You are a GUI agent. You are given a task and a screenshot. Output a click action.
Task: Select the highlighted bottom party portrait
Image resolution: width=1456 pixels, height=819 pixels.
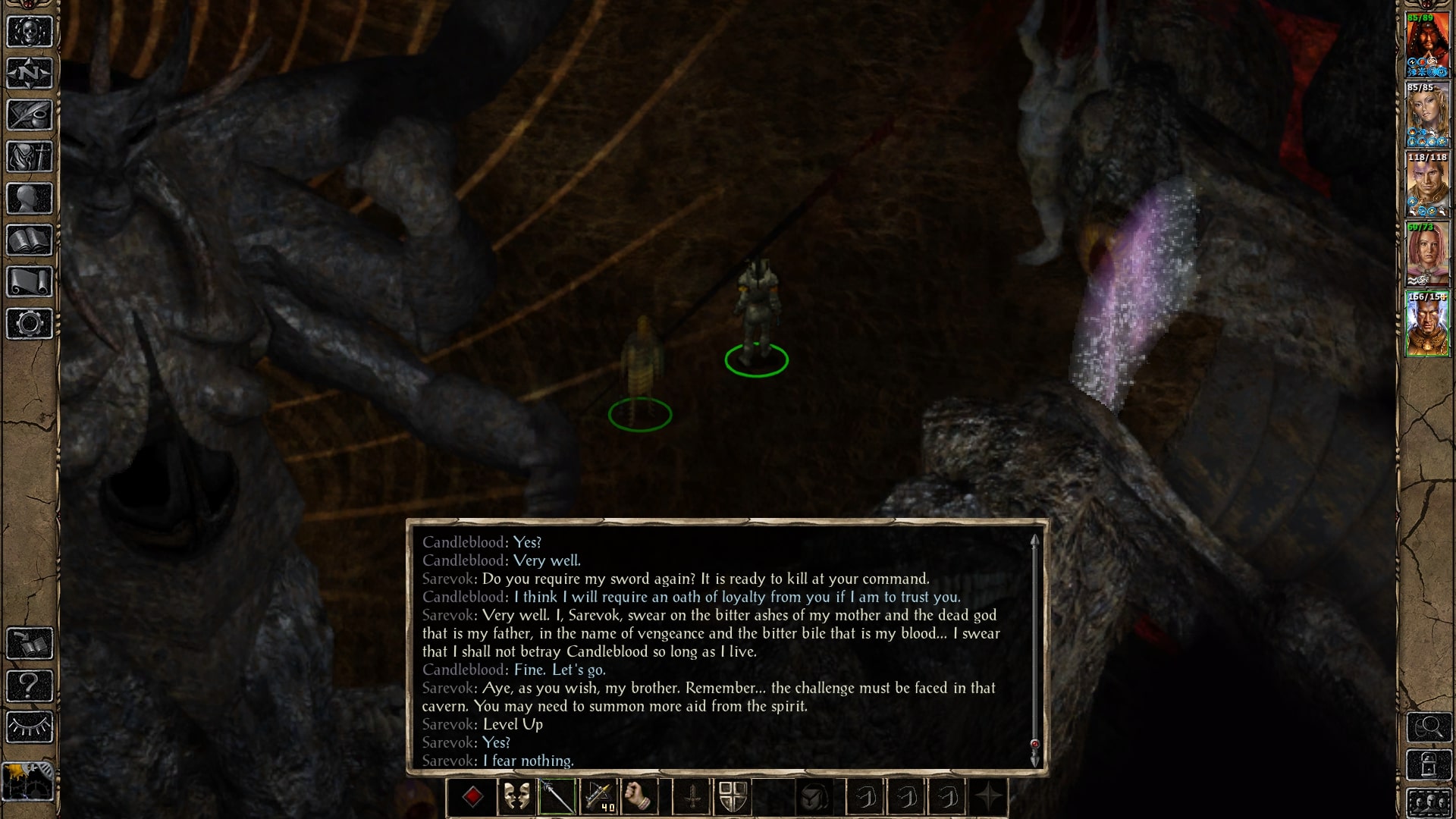[1427, 325]
